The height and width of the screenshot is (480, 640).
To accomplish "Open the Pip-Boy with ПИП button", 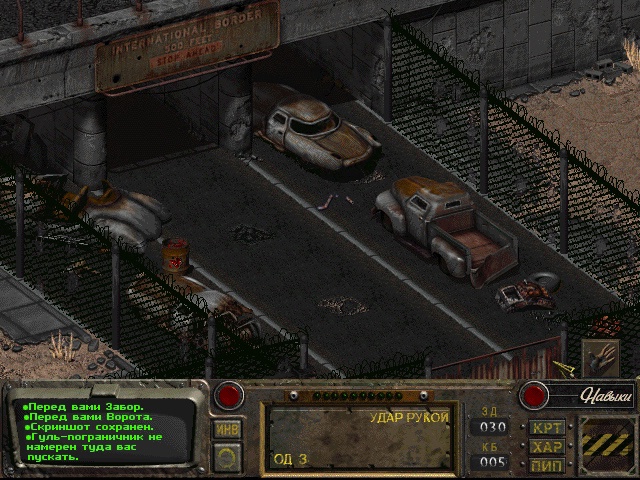I will pos(547,464).
